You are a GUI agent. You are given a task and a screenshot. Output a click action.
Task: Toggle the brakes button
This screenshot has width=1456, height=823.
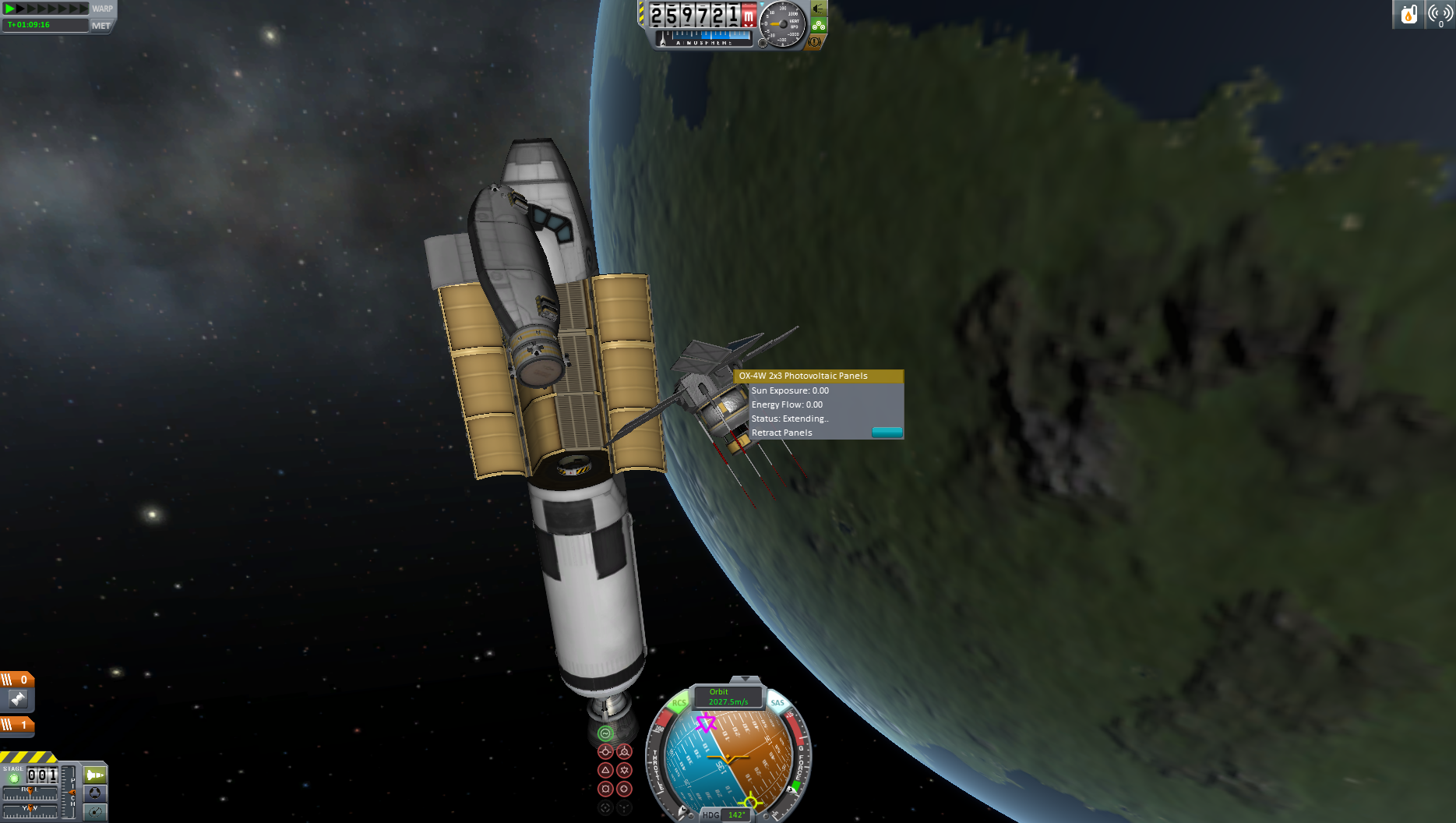(815, 41)
